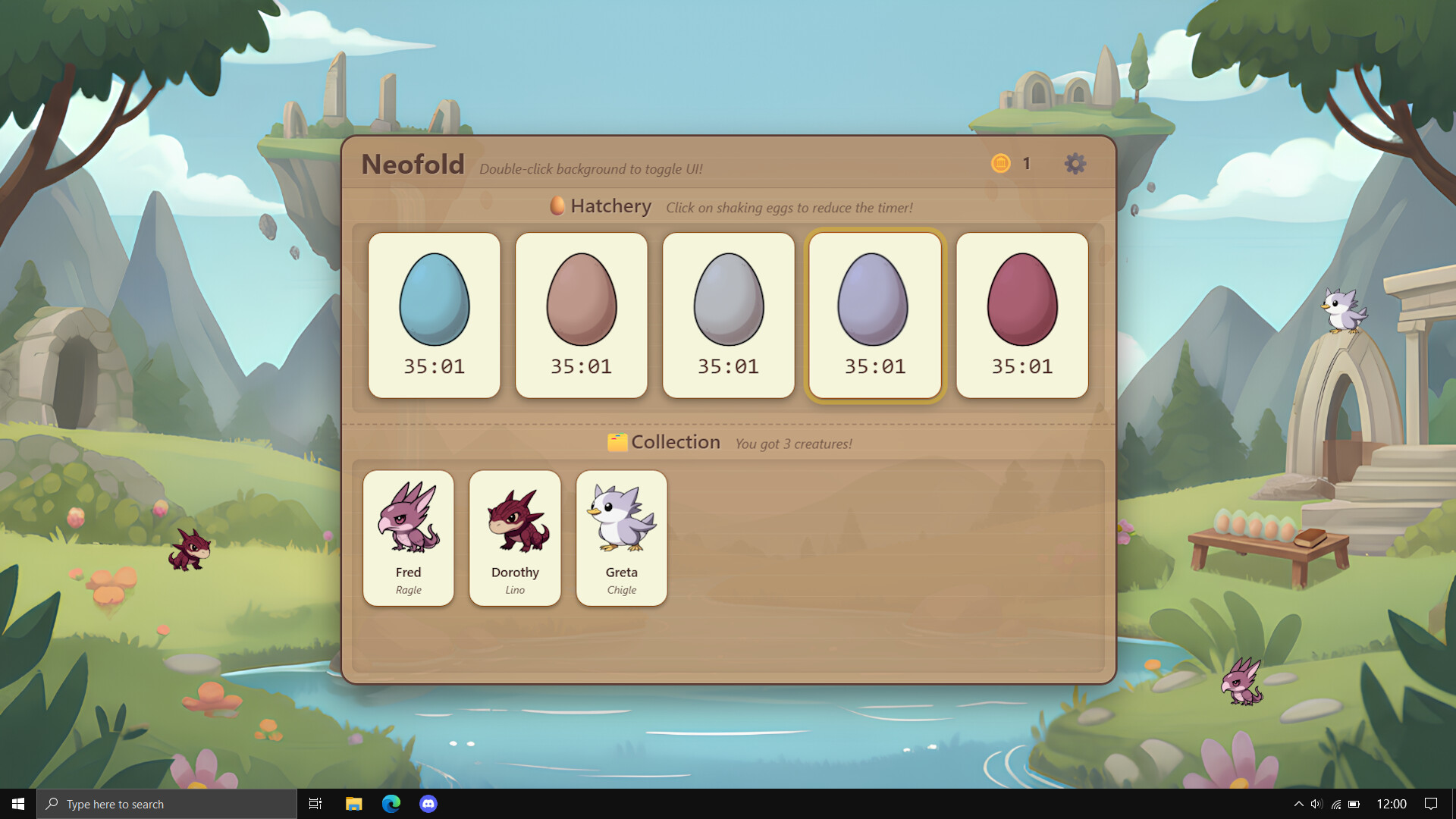
Task: Open the volume icon in the system tray
Action: click(1316, 803)
